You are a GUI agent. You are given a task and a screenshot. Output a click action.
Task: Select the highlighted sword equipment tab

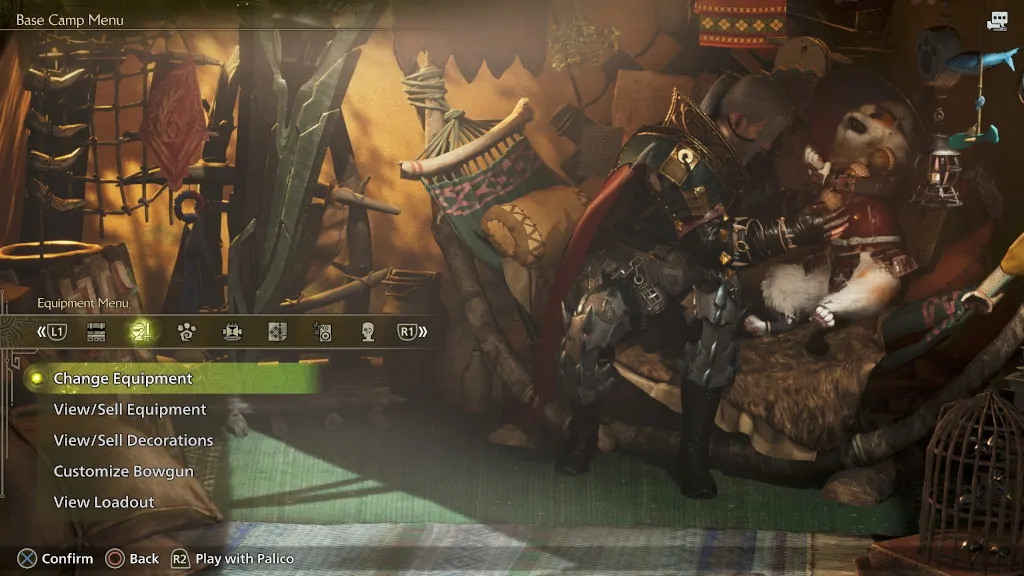click(x=142, y=332)
